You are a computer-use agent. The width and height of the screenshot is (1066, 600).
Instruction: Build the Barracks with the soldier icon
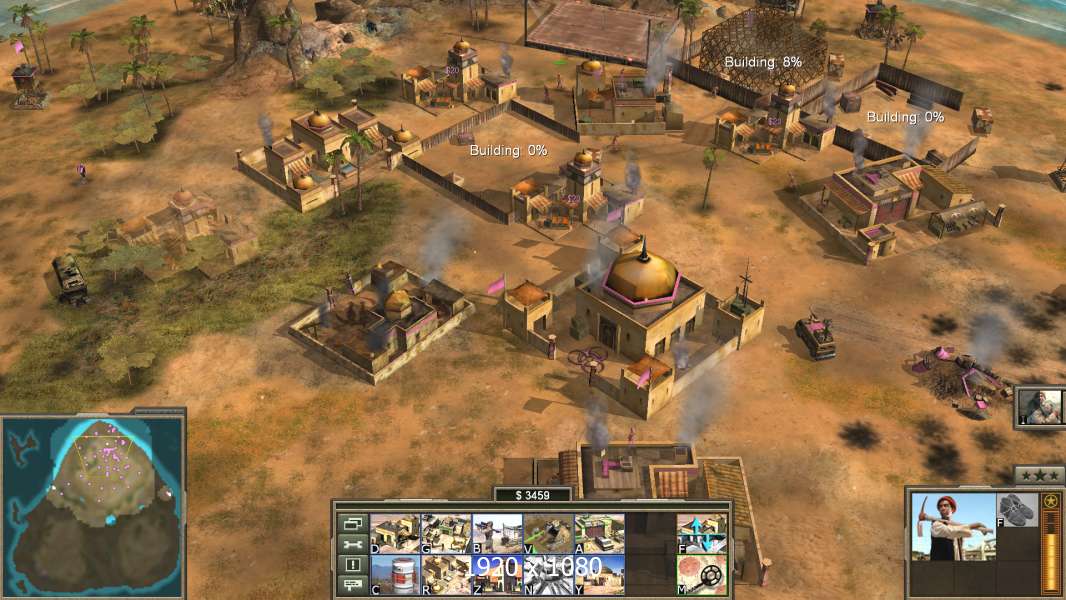(497, 533)
